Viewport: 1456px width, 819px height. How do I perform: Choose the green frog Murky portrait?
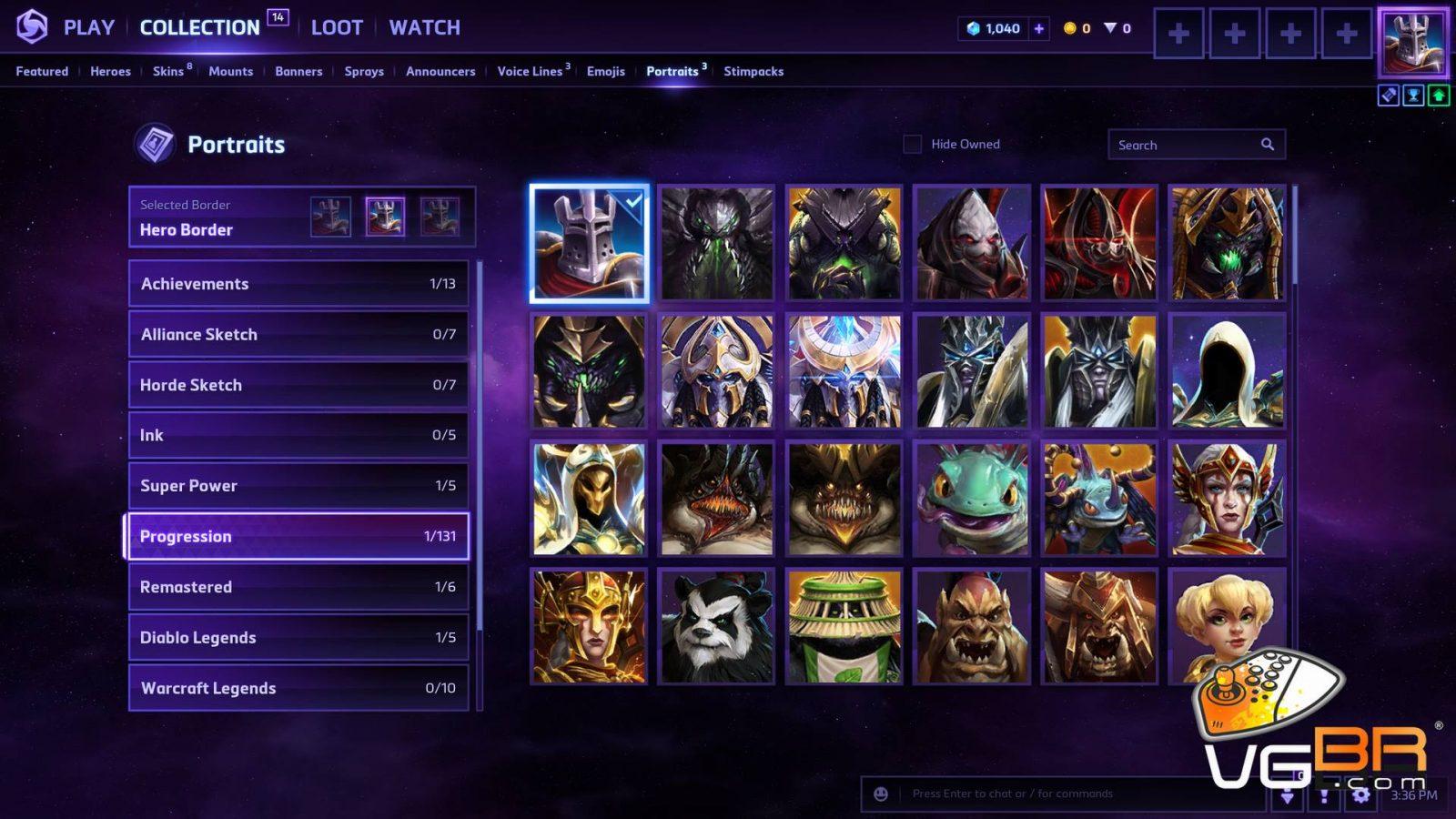(x=972, y=500)
